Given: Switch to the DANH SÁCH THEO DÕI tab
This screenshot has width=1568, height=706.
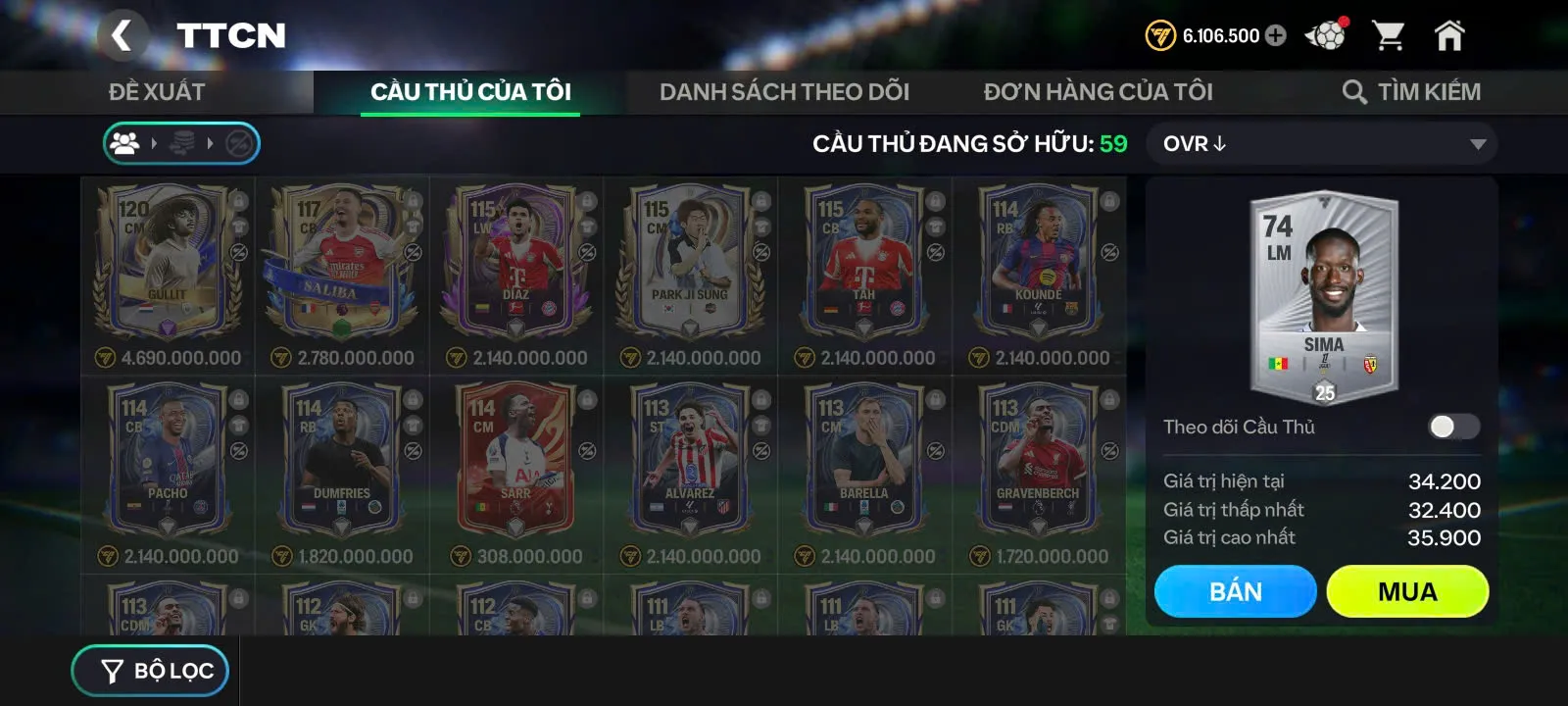Looking at the screenshot, I should tap(784, 92).
